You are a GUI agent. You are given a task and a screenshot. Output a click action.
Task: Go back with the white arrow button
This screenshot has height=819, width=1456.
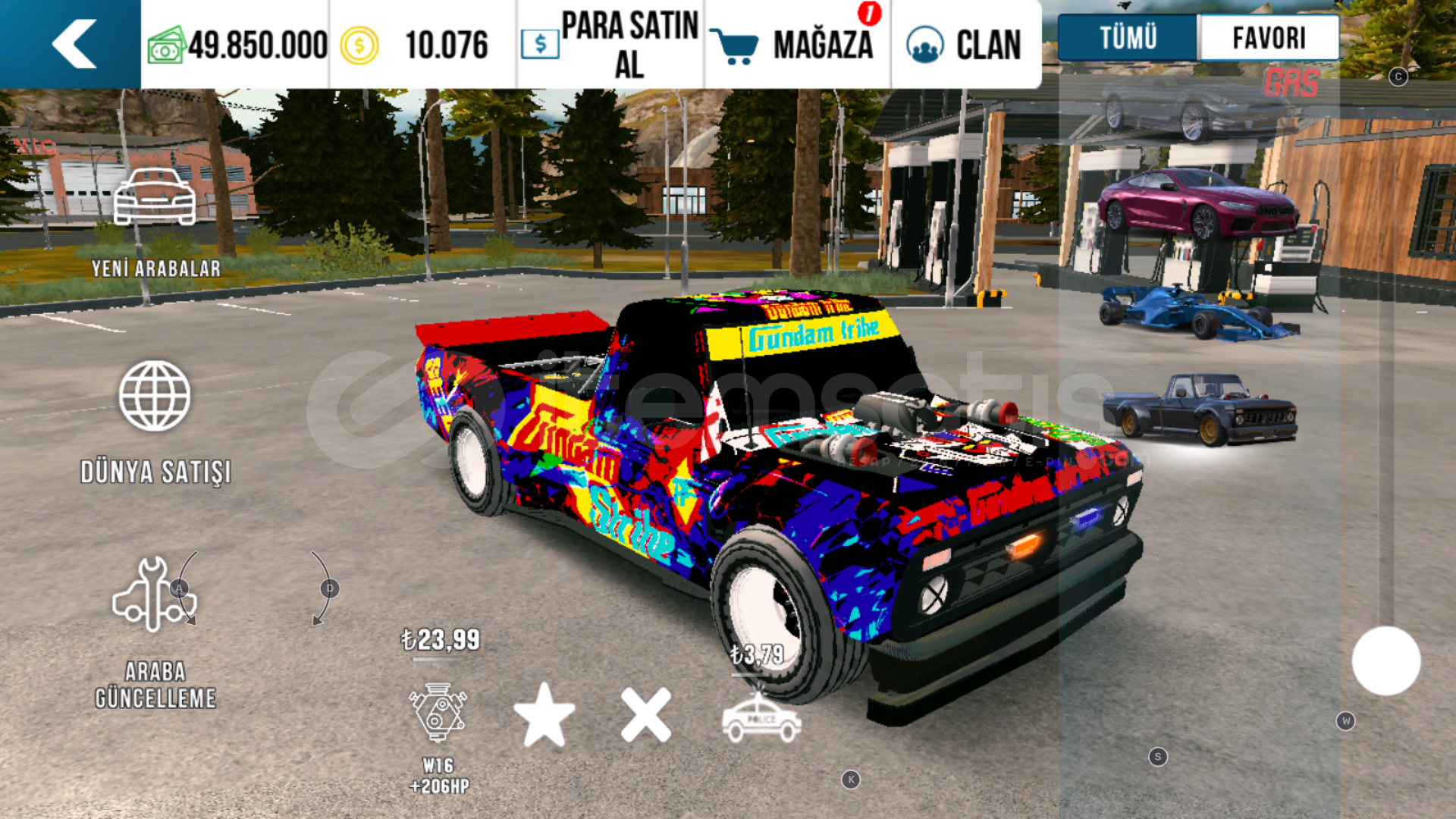point(74,44)
